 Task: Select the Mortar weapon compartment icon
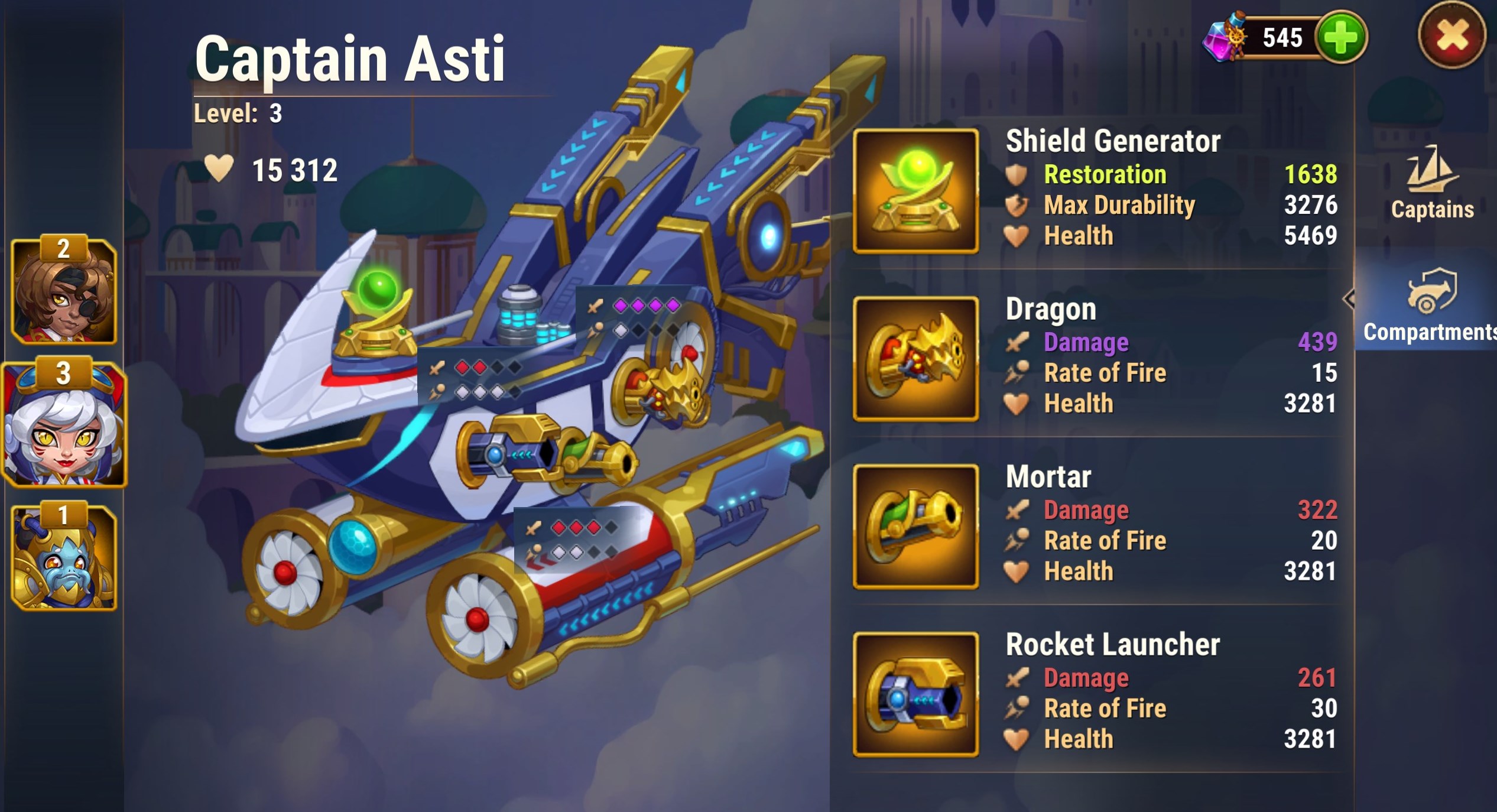(x=915, y=527)
